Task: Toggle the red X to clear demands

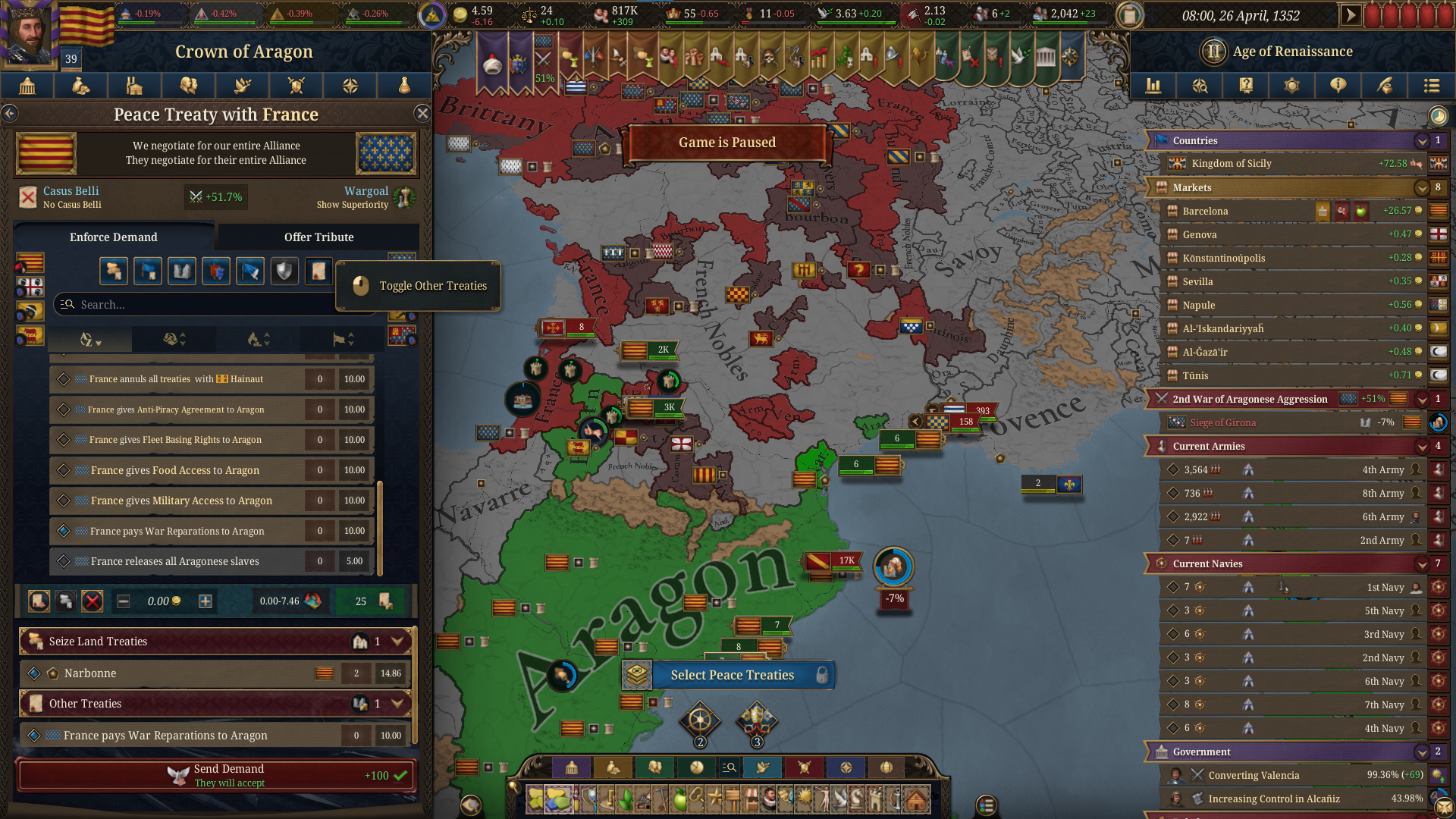Action: (x=93, y=601)
